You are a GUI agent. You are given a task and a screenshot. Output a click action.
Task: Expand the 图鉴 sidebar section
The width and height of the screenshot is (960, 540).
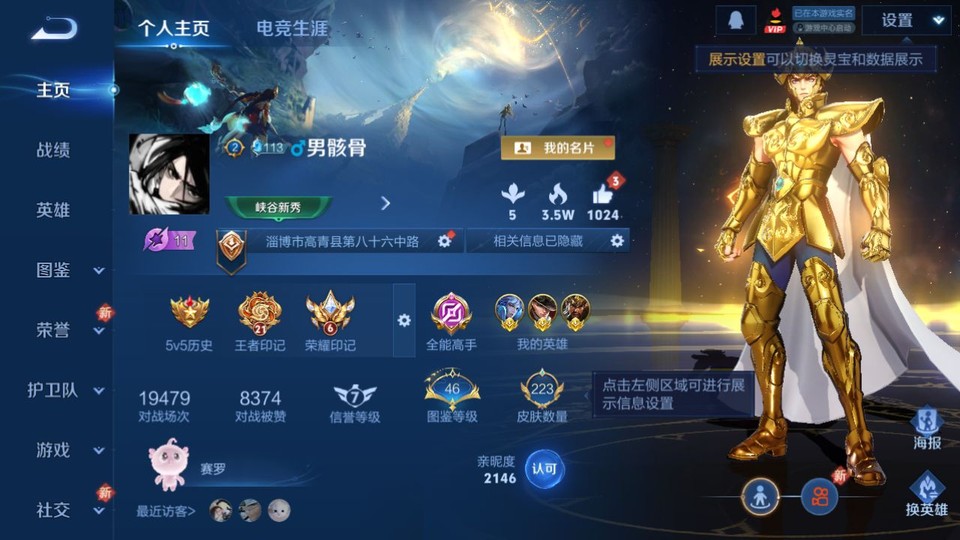click(68, 270)
